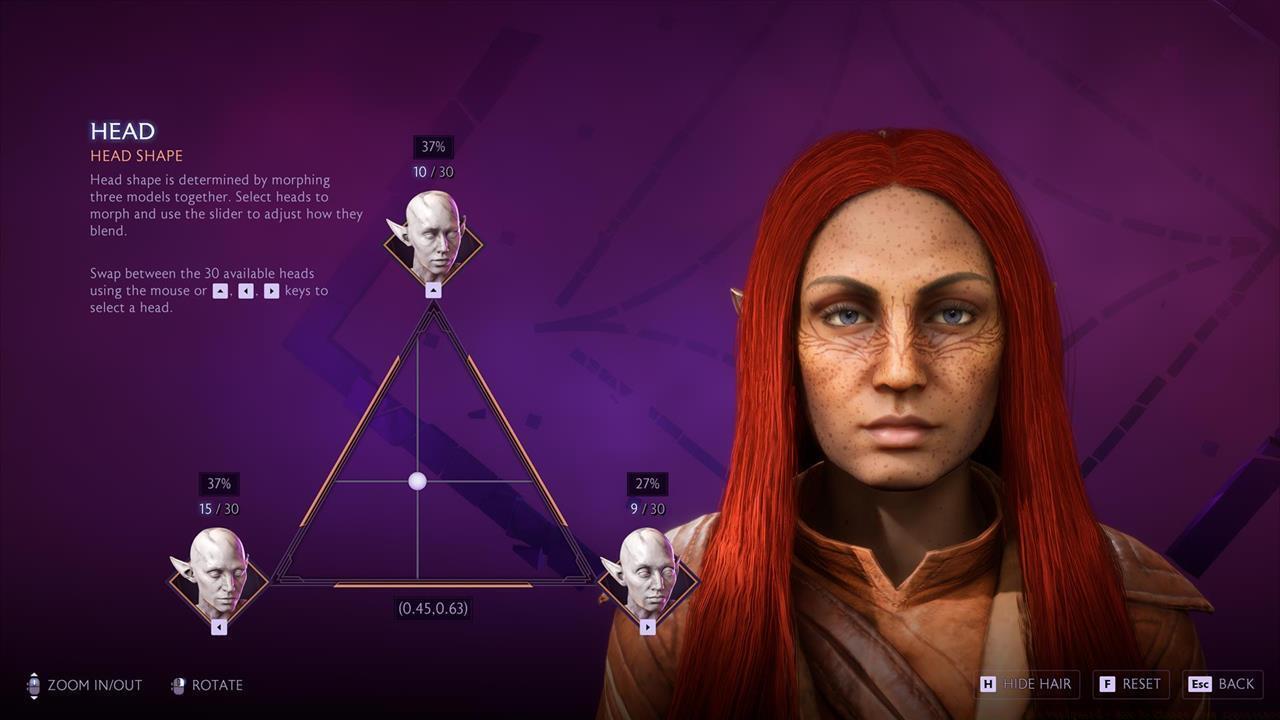Click the H key icon near Hide Hair
Screen dimensions: 1280x720
tap(988, 684)
